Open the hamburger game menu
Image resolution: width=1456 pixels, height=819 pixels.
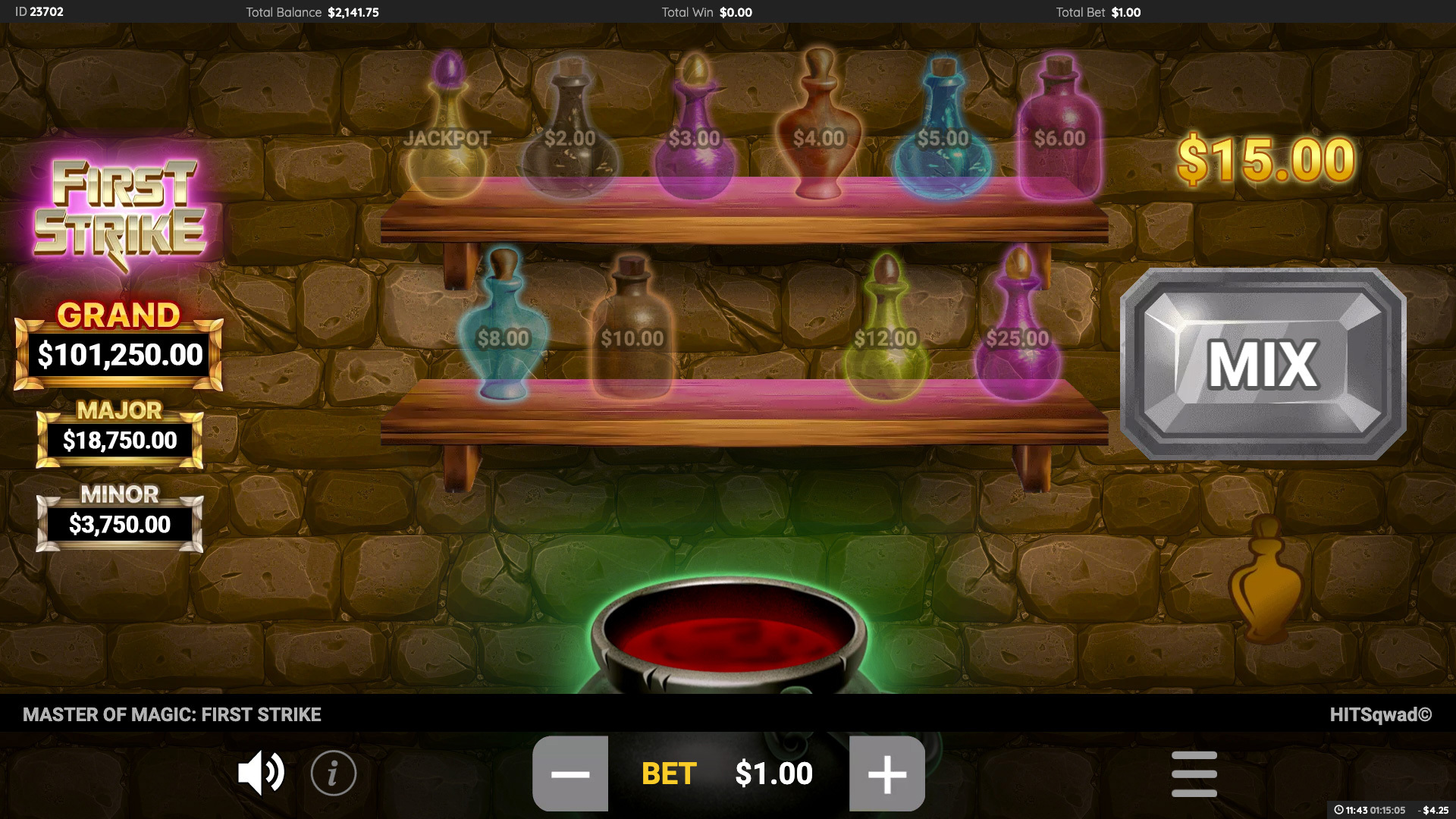pyautogui.click(x=1194, y=773)
